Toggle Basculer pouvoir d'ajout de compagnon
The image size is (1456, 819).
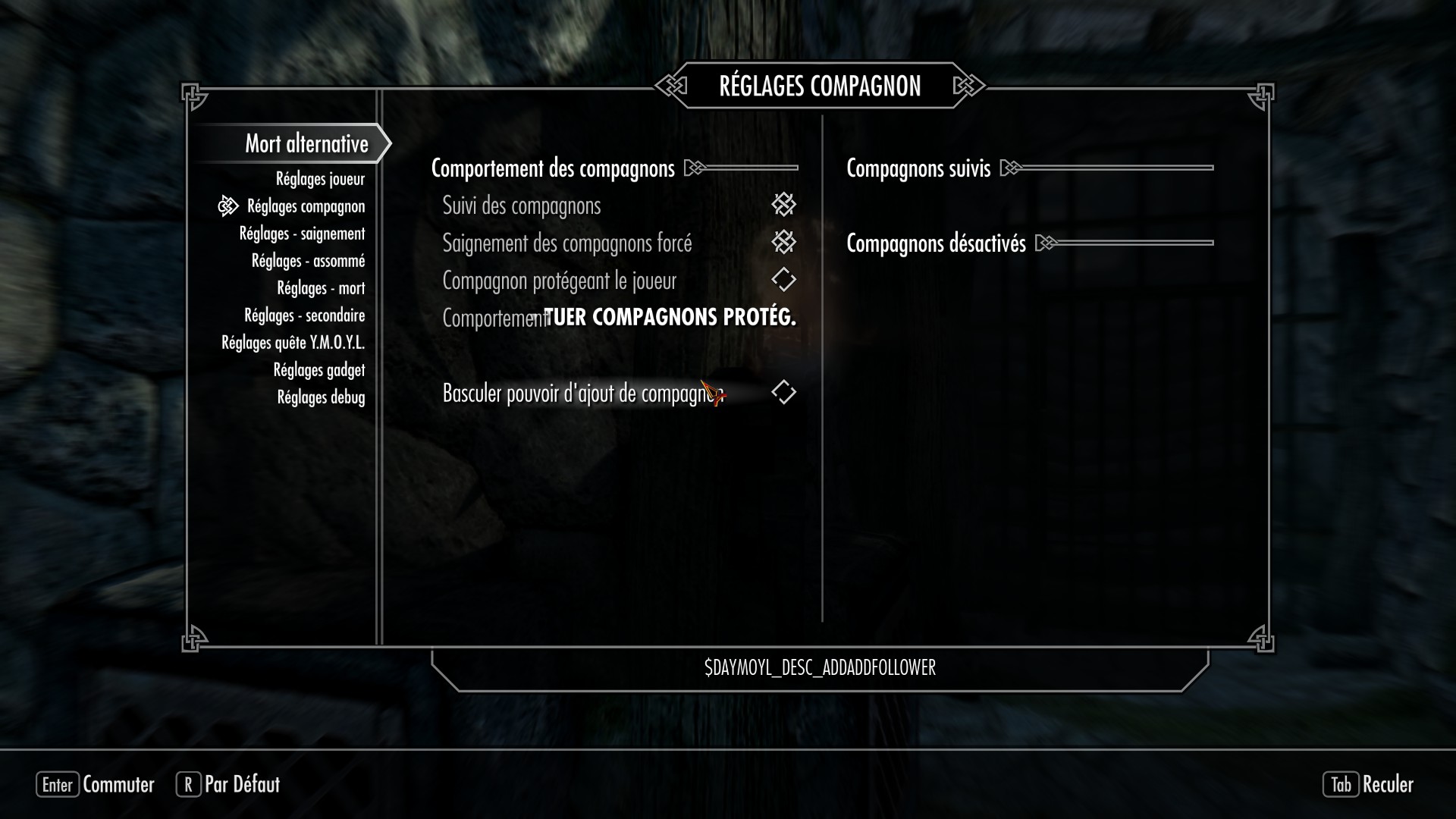(x=783, y=393)
